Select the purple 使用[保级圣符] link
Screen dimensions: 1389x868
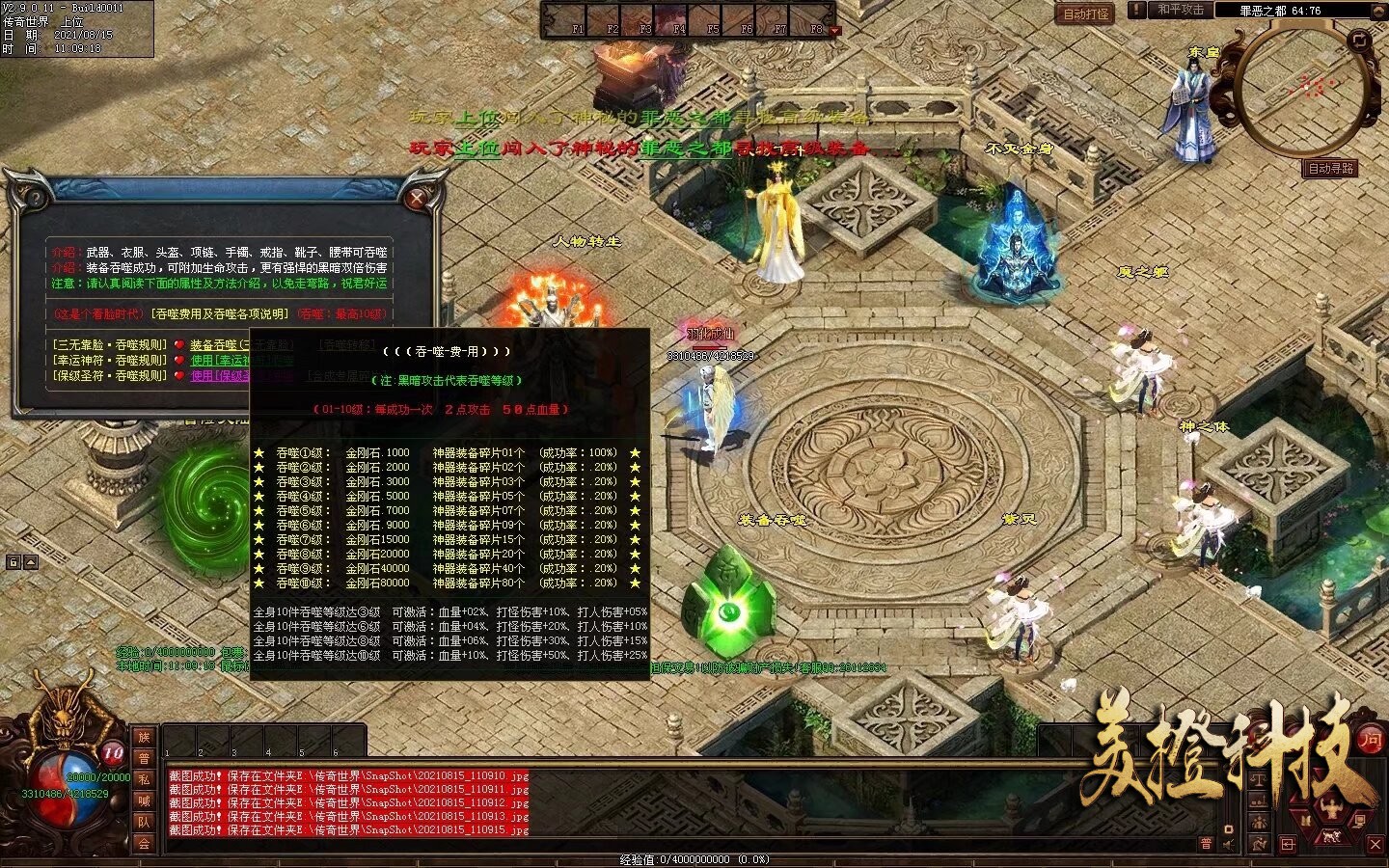click(x=219, y=376)
